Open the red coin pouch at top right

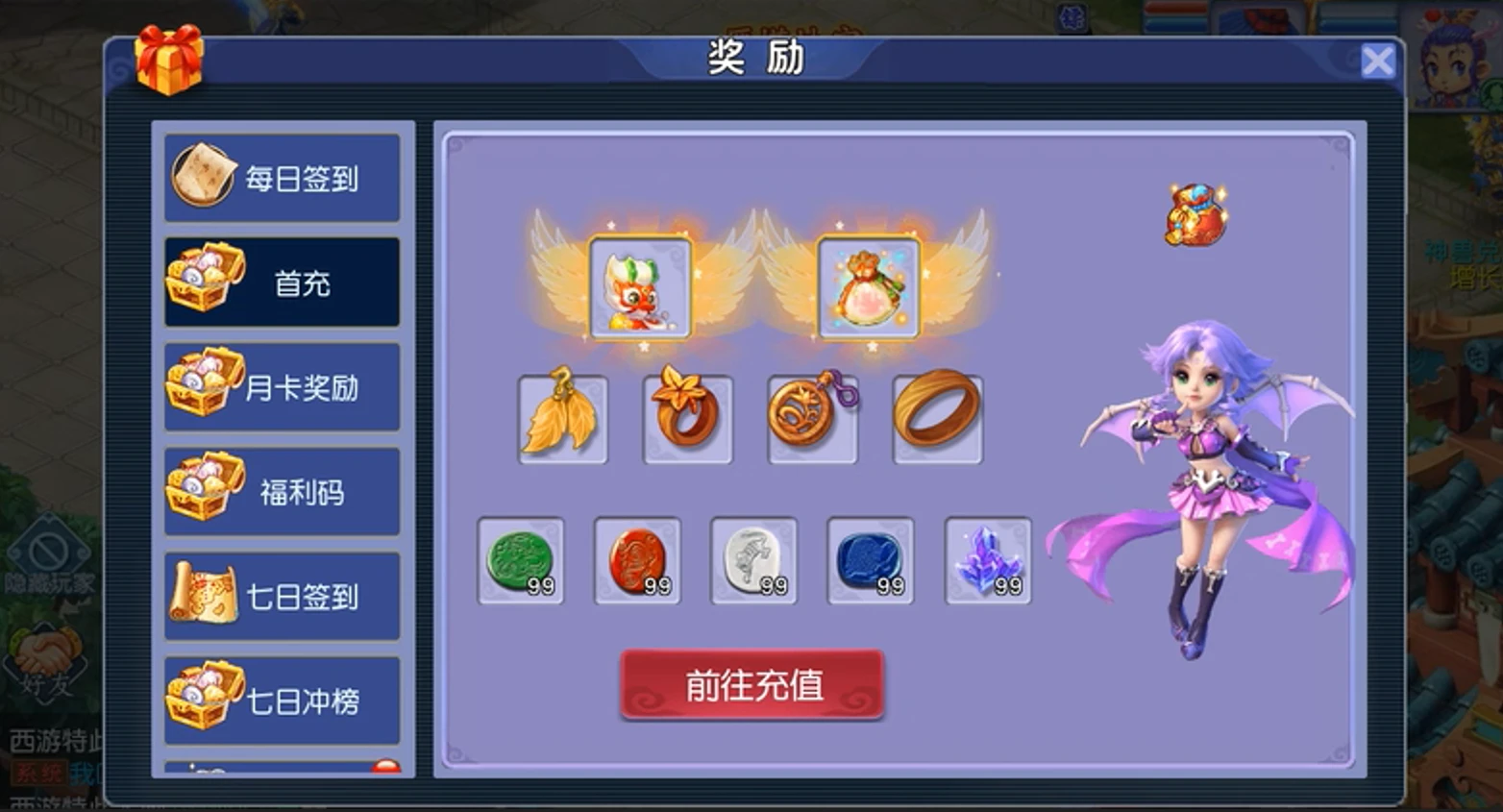tap(1195, 213)
